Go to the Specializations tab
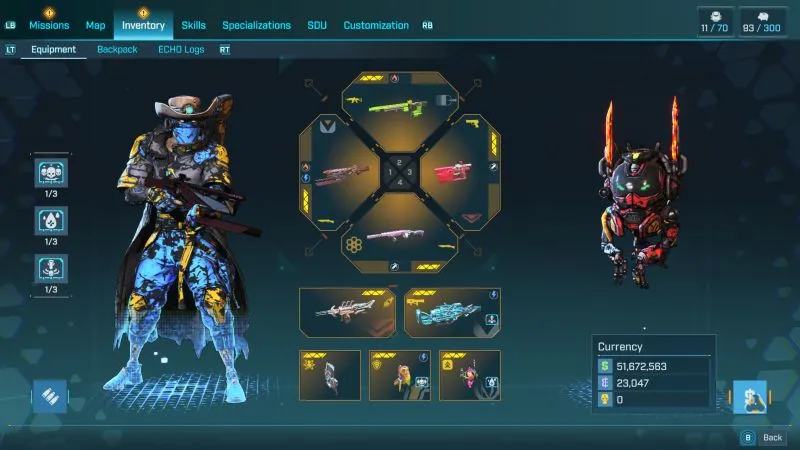Image resolution: width=800 pixels, height=450 pixels. 256,25
